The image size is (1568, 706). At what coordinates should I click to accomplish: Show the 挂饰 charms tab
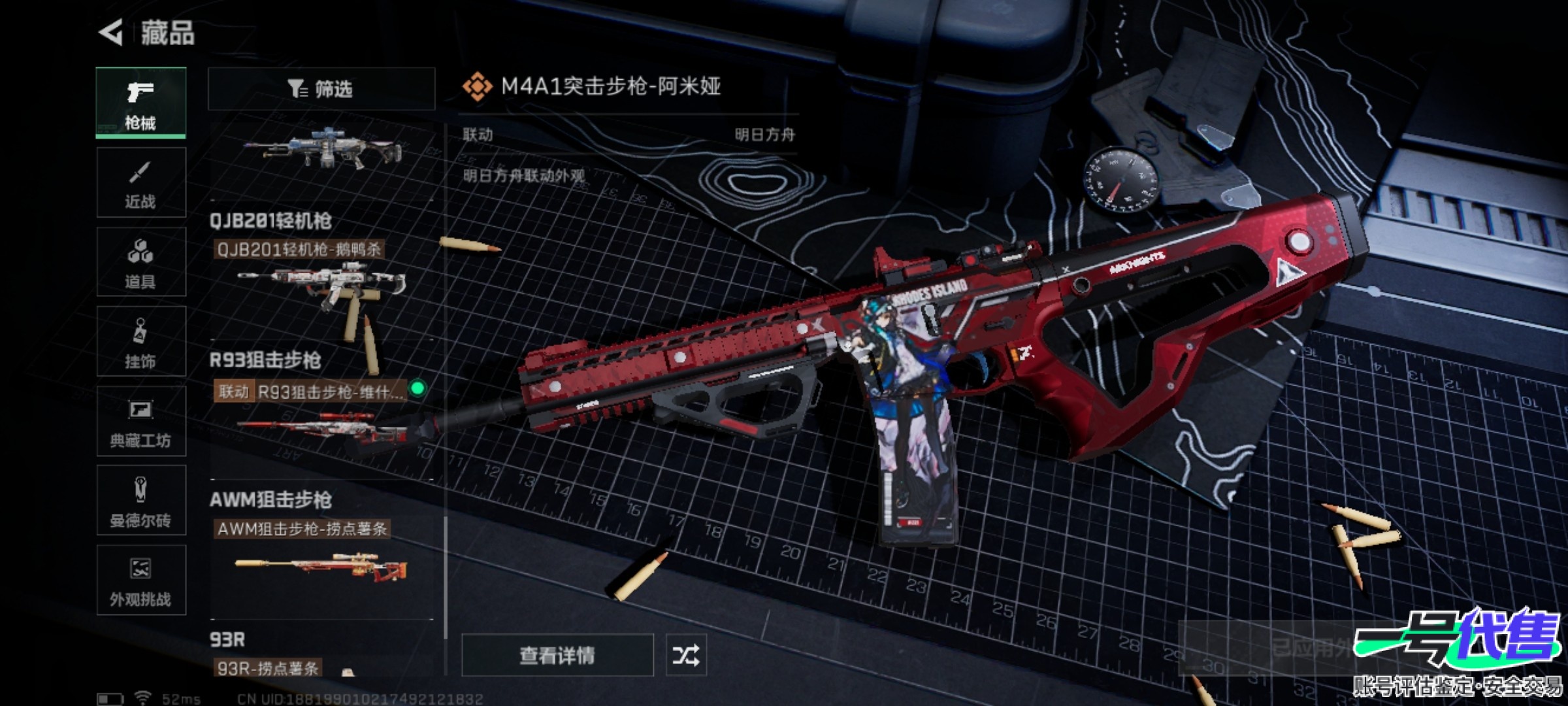pyautogui.click(x=140, y=342)
